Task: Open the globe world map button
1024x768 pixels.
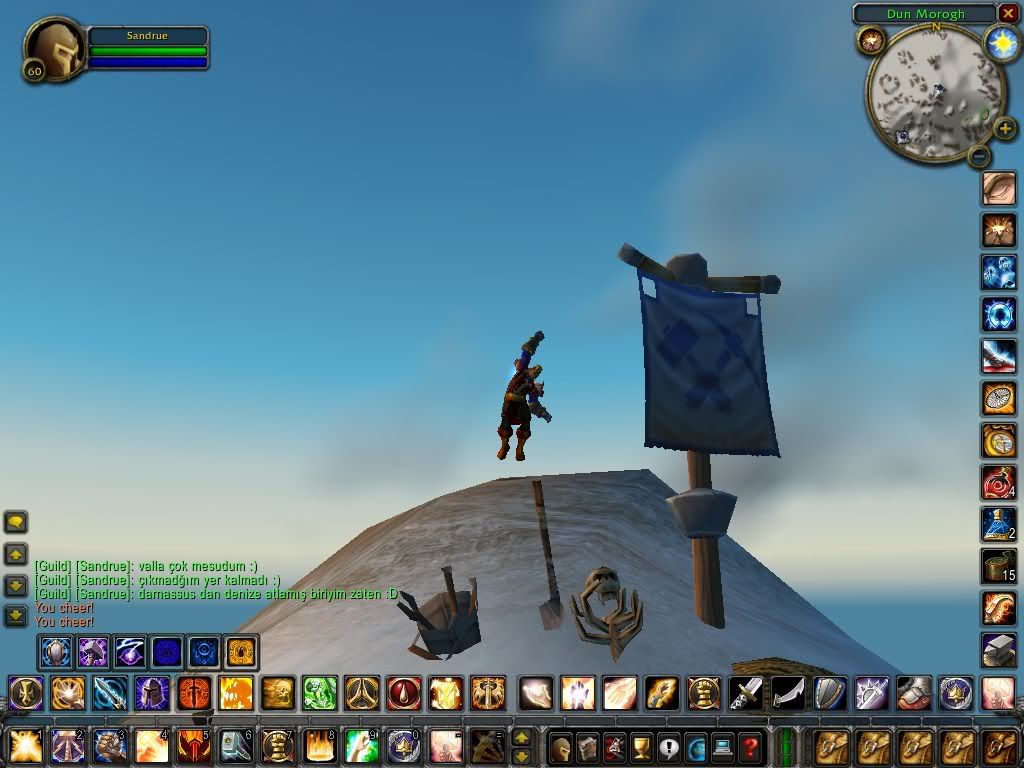Action: pyautogui.click(x=696, y=746)
